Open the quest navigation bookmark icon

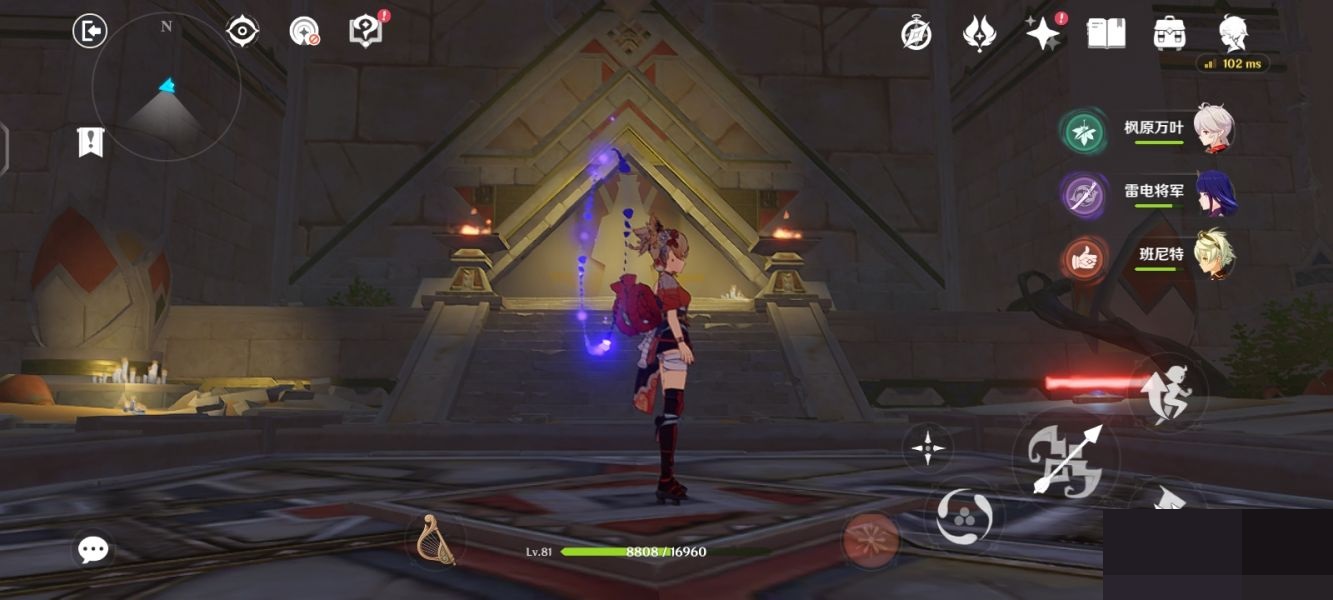tap(91, 142)
